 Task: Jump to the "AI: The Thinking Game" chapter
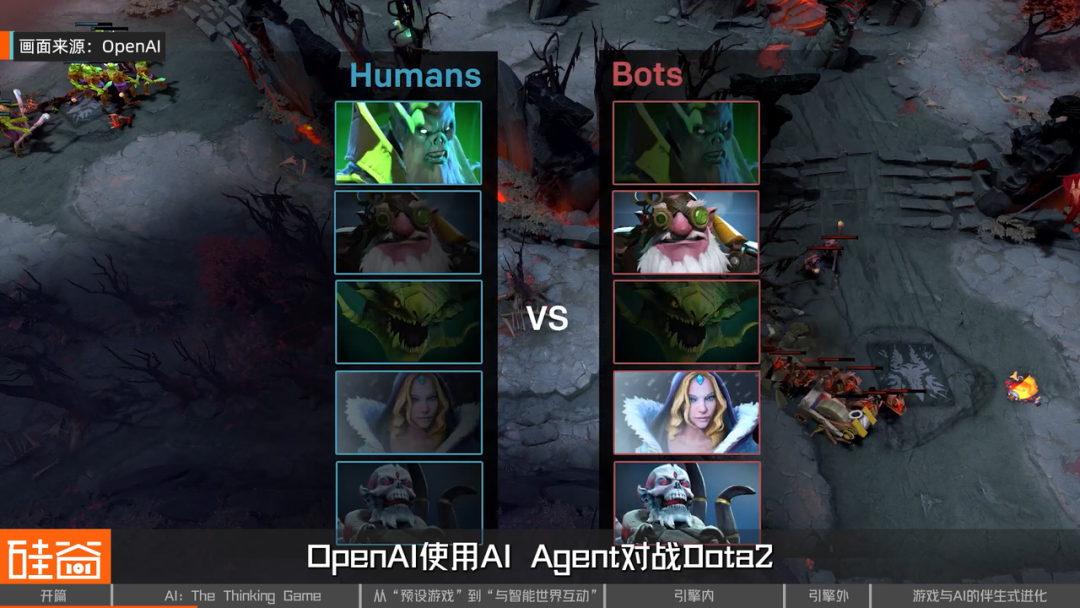point(242,596)
